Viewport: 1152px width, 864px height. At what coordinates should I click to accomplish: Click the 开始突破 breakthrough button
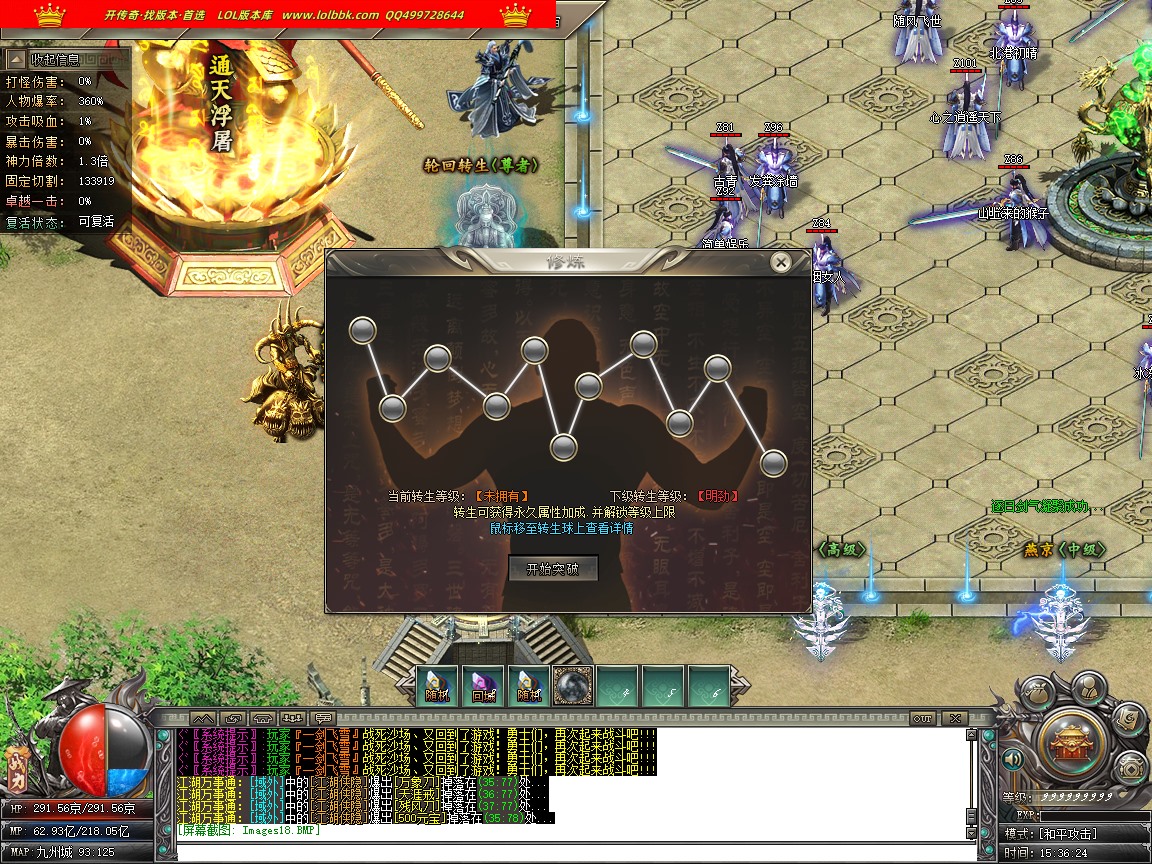553,569
